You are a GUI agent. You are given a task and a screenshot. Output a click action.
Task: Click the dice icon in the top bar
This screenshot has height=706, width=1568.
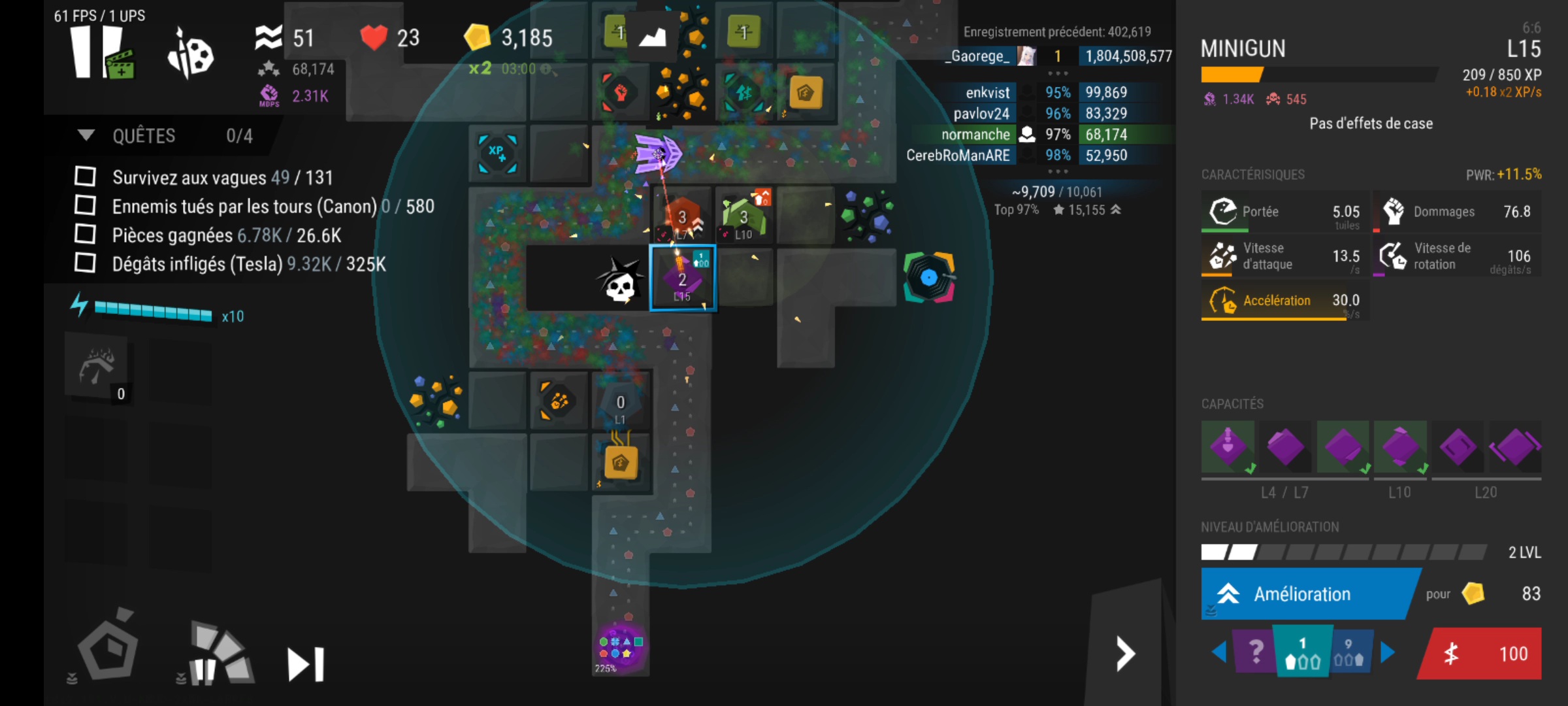click(x=191, y=54)
